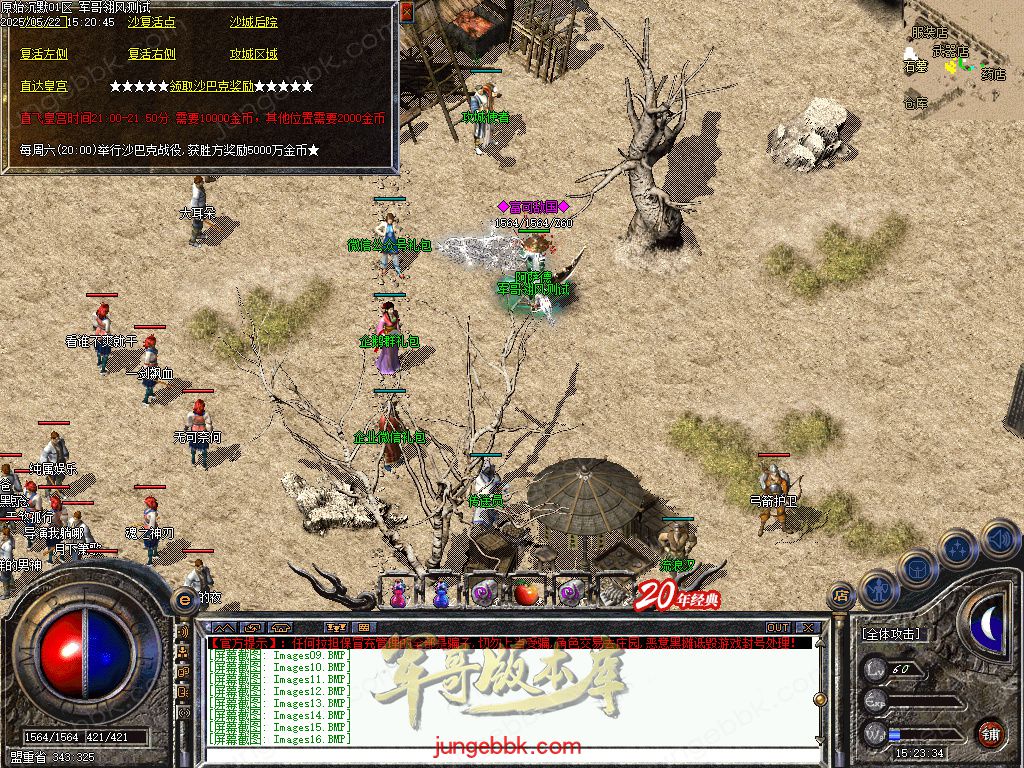This screenshot has width=1024, height=768.
Task: Open the skills sparkle icon
Action: pos(957,548)
